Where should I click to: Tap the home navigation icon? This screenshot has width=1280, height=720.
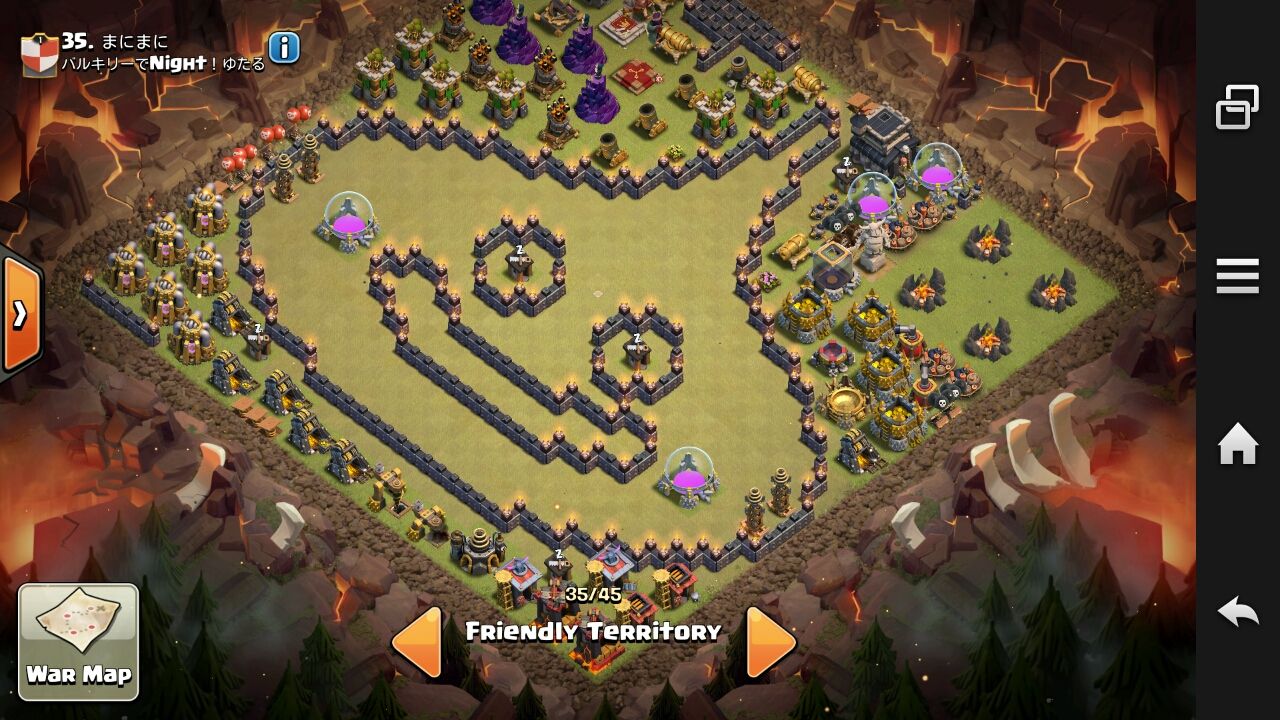1239,440
